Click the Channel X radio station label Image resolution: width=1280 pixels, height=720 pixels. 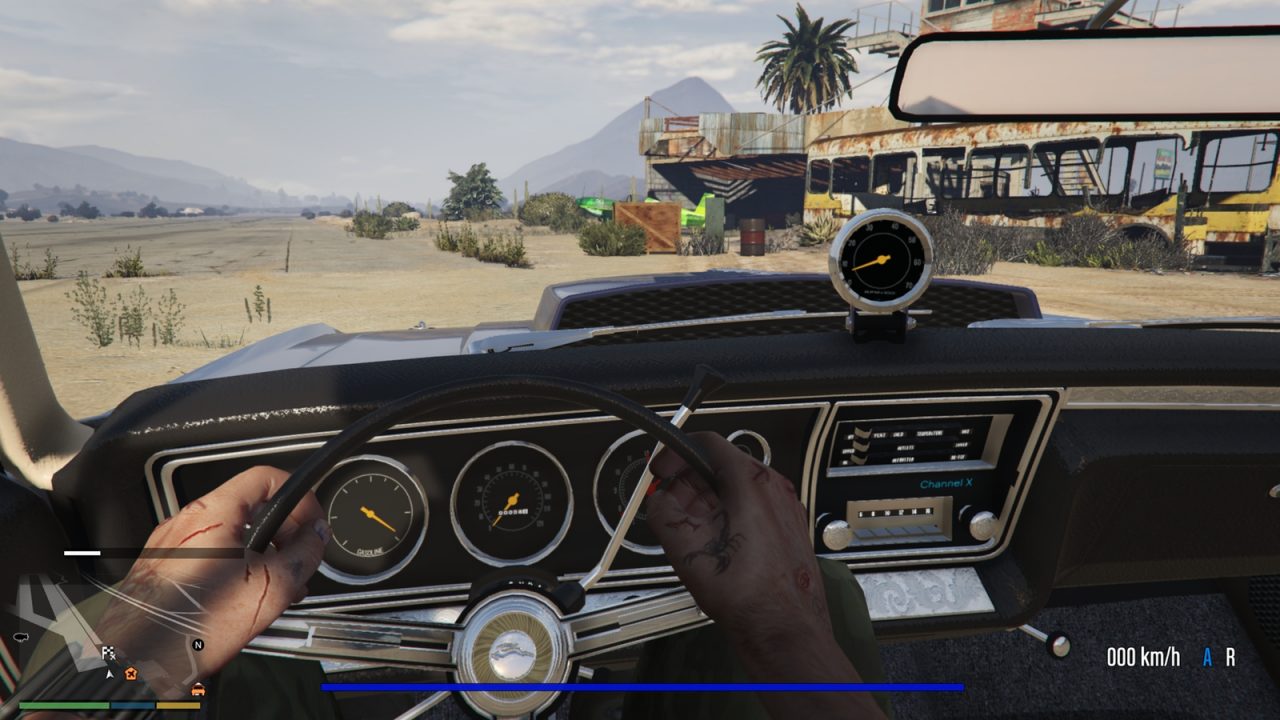(x=947, y=483)
